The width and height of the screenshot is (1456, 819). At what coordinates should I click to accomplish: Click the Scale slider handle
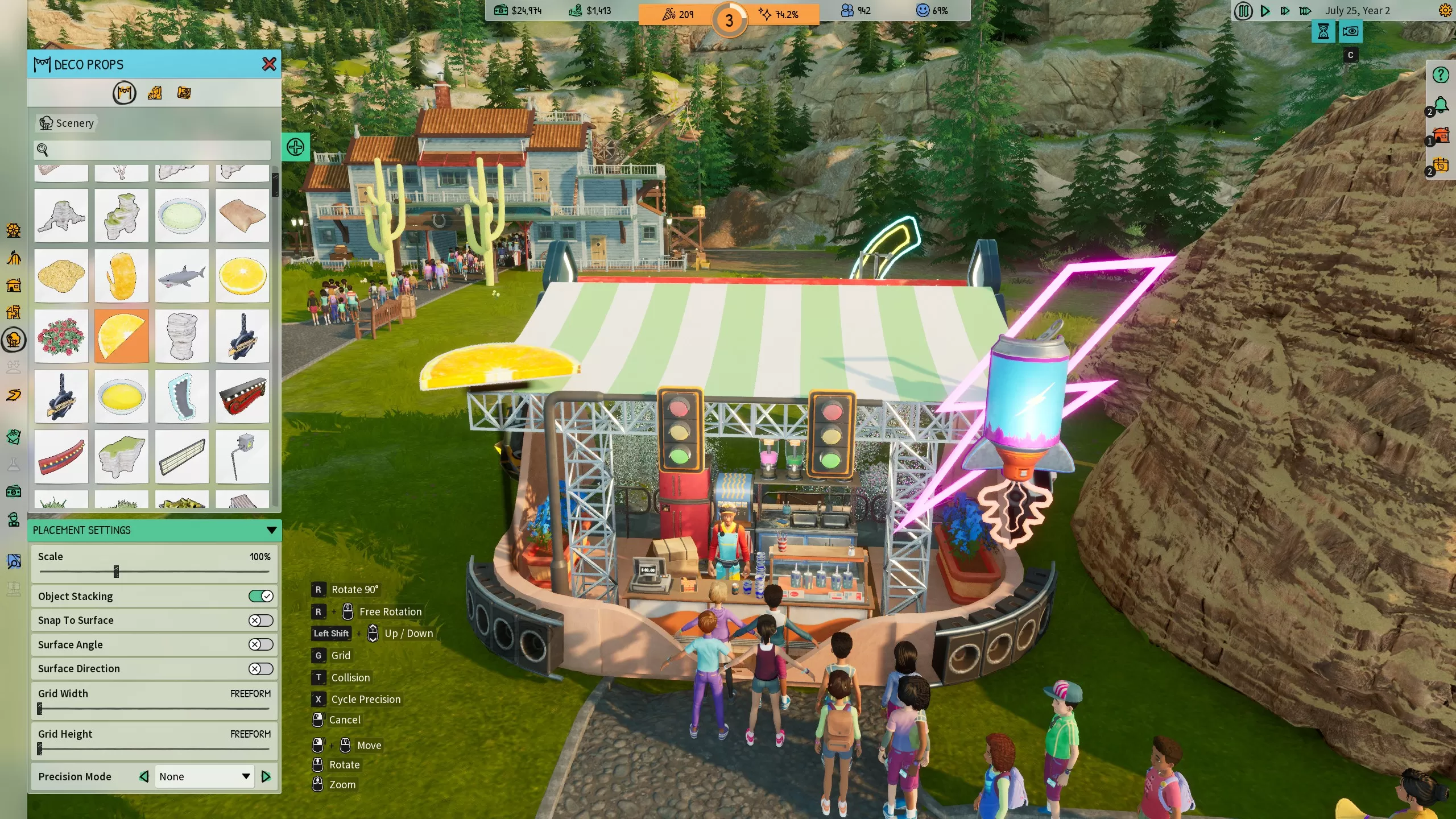tap(116, 572)
